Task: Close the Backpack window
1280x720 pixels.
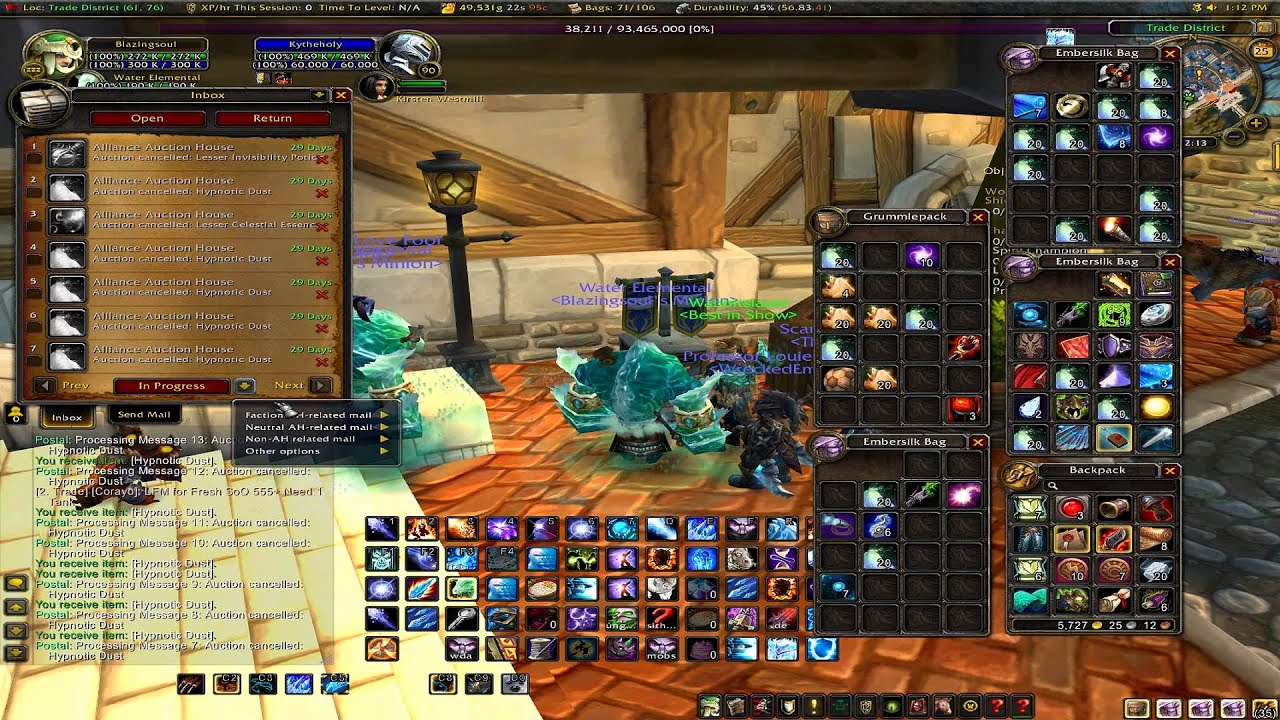Action: [x=1170, y=470]
